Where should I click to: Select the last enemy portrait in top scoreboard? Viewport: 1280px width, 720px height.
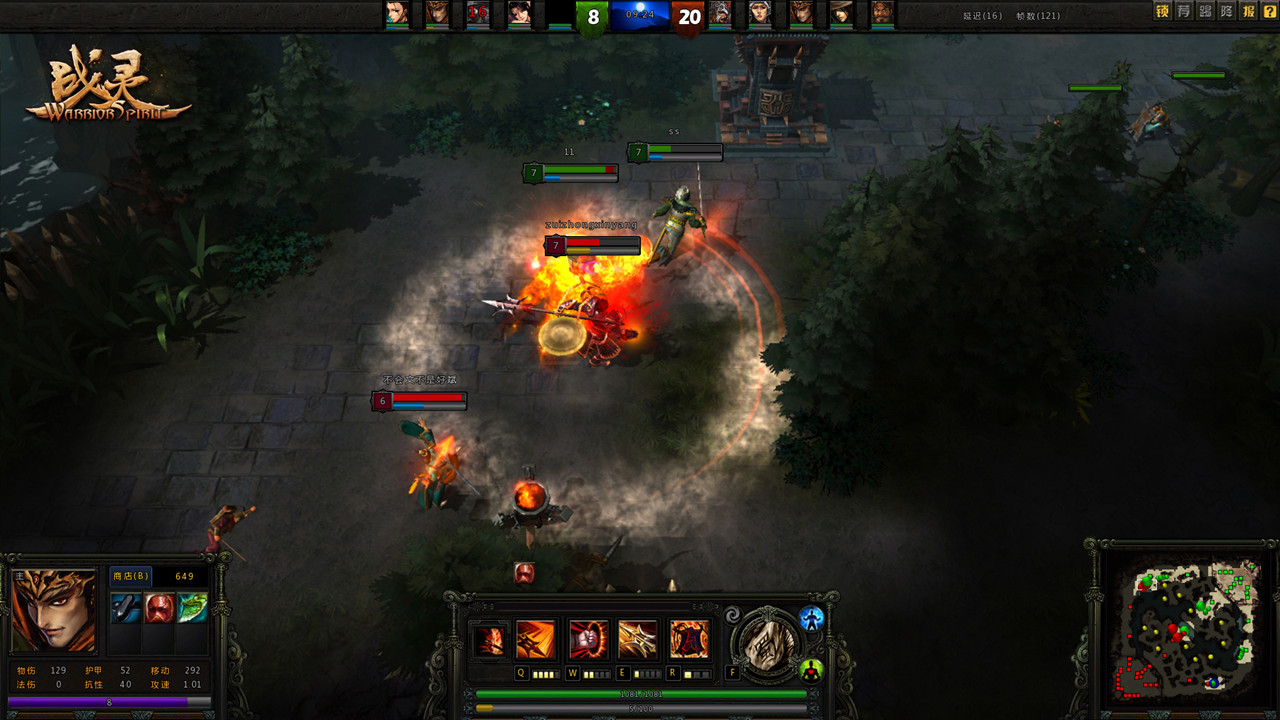pos(881,13)
